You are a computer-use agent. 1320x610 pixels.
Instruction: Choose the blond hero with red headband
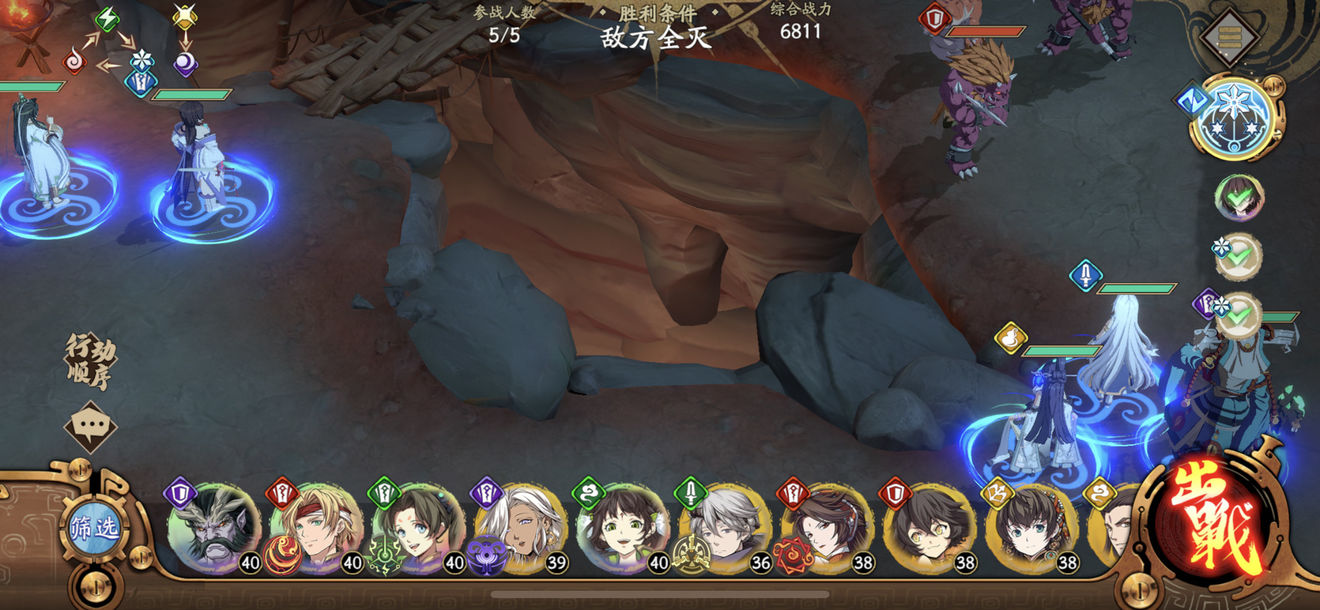[315, 528]
